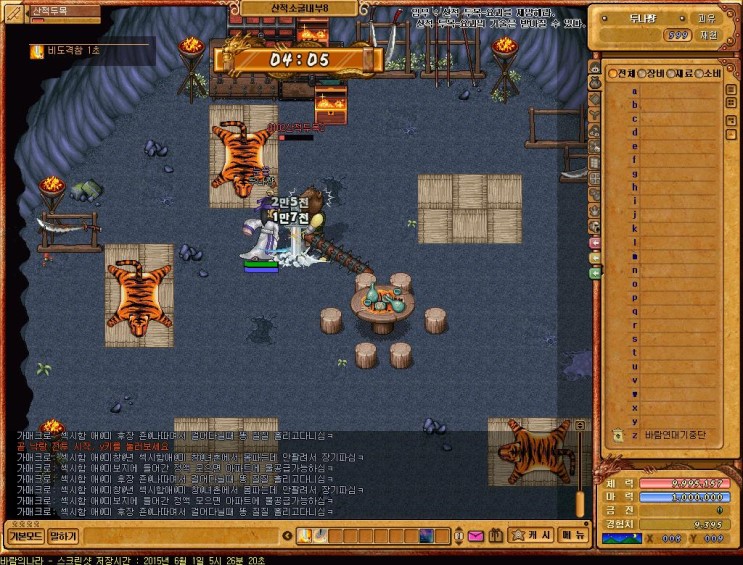Choose the 소비 (Consumables) filter
This screenshot has width=743, height=565.
(708, 74)
